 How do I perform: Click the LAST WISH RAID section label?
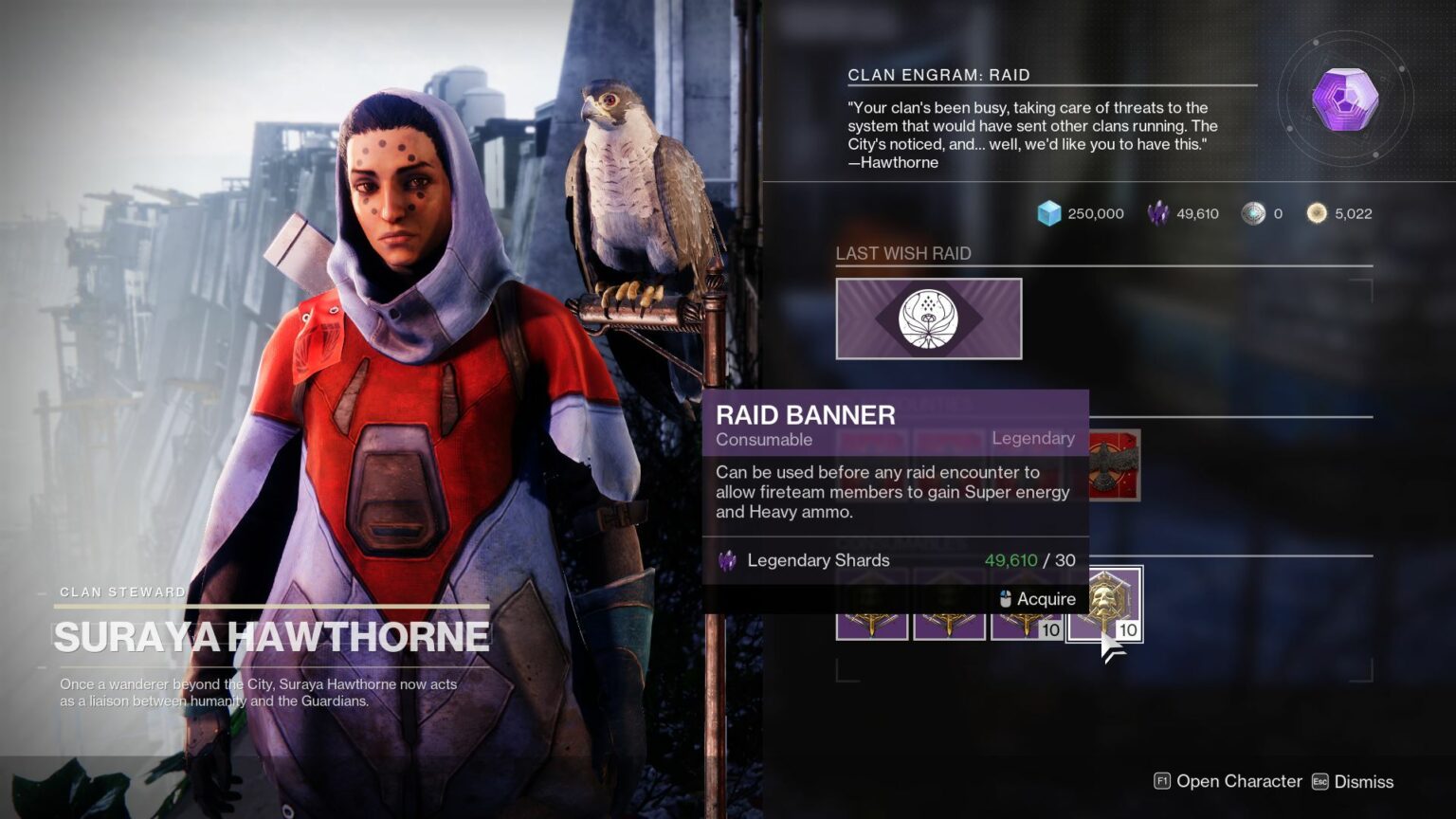tap(903, 253)
